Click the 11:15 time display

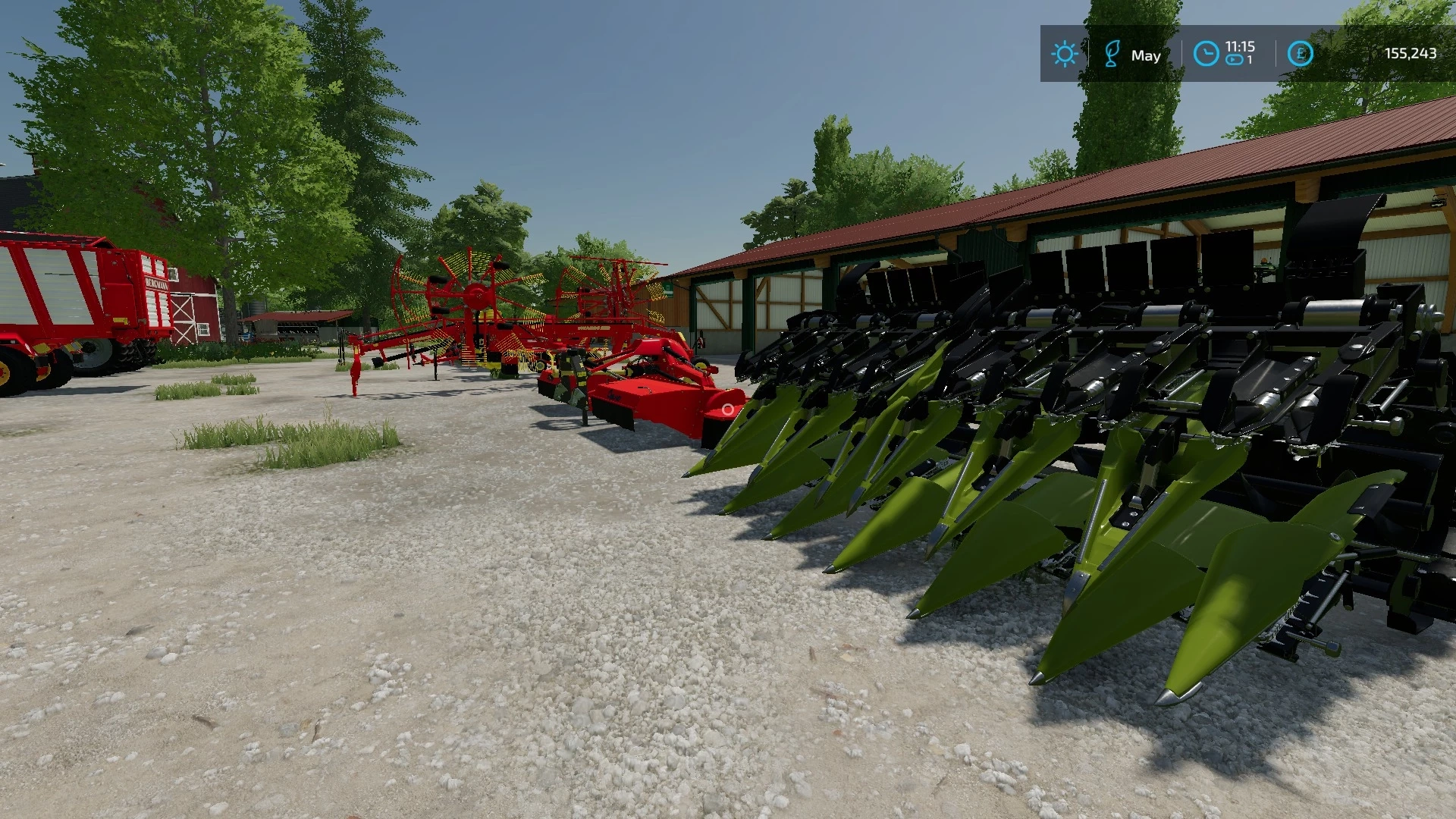pyautogui.click(x=1239, y=45)
